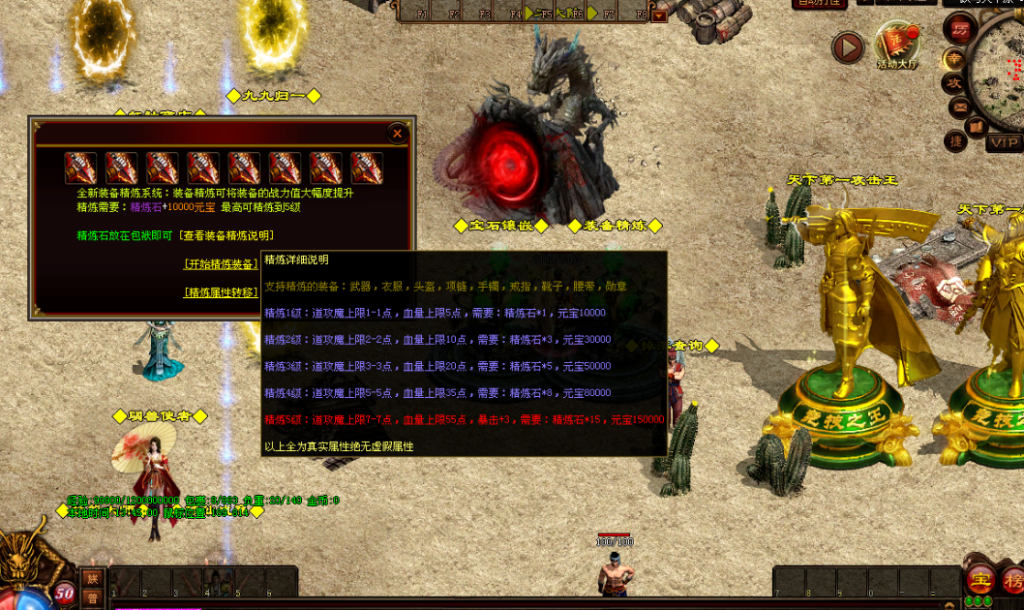Click the 自动挂机 button at top
The width and height of the screenshot is (1024, 610).
819,3
